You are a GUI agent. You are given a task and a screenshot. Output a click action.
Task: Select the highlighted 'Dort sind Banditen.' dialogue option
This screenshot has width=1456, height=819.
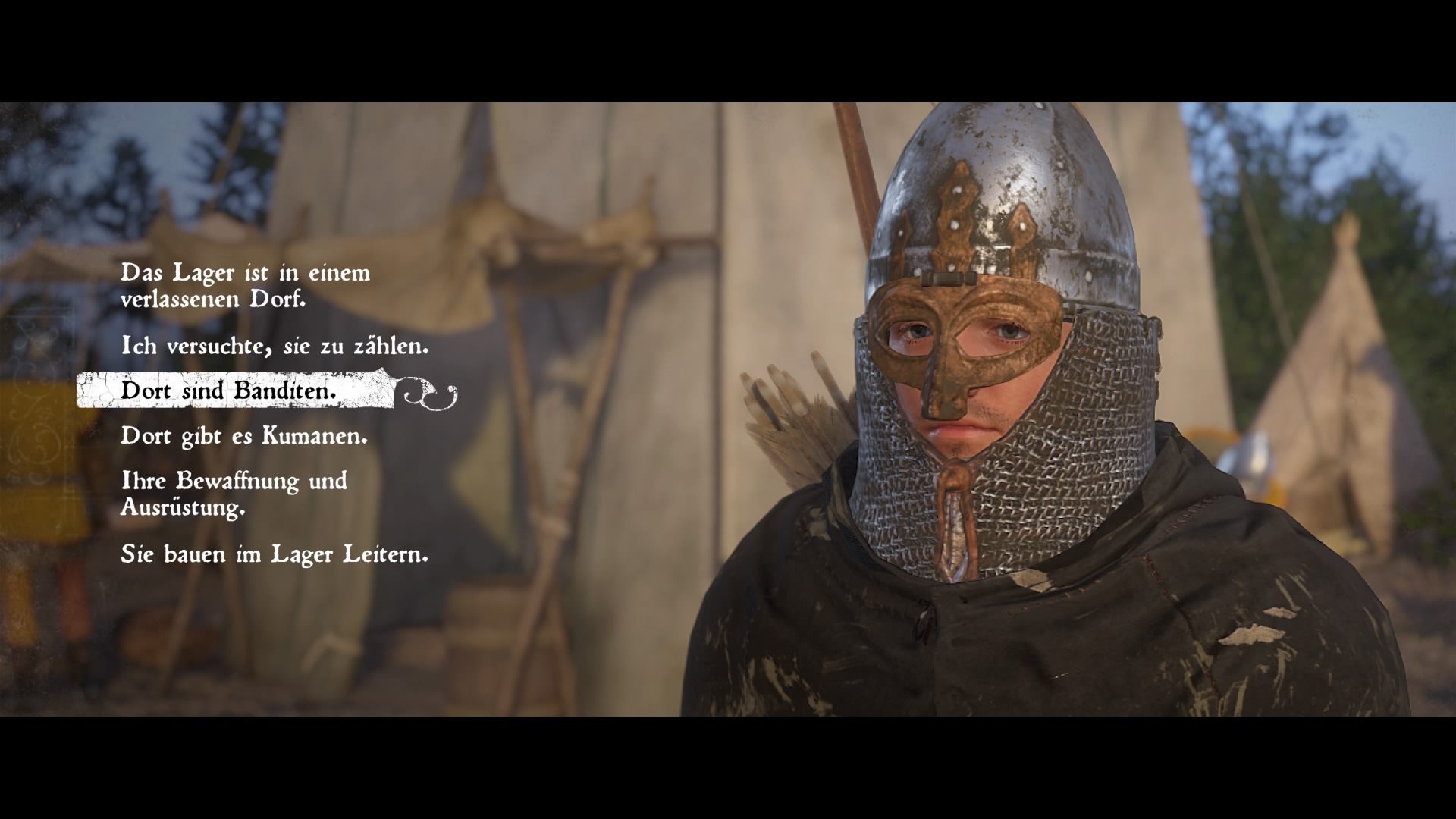tap(227, 391)
